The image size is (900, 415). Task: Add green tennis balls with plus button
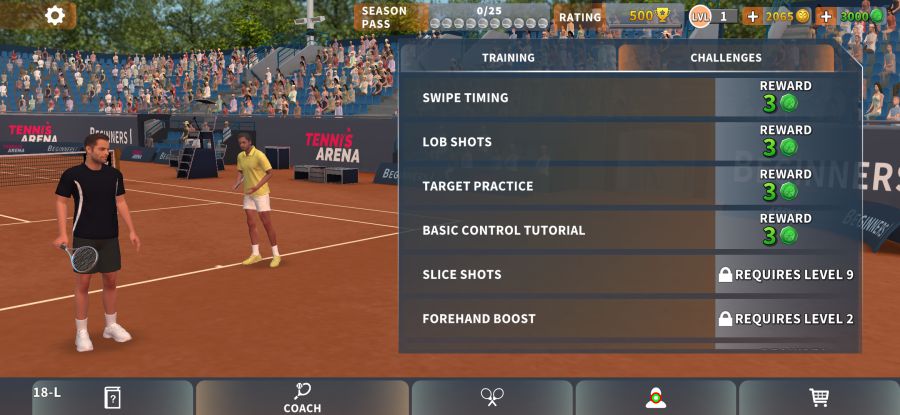[826, 16]
